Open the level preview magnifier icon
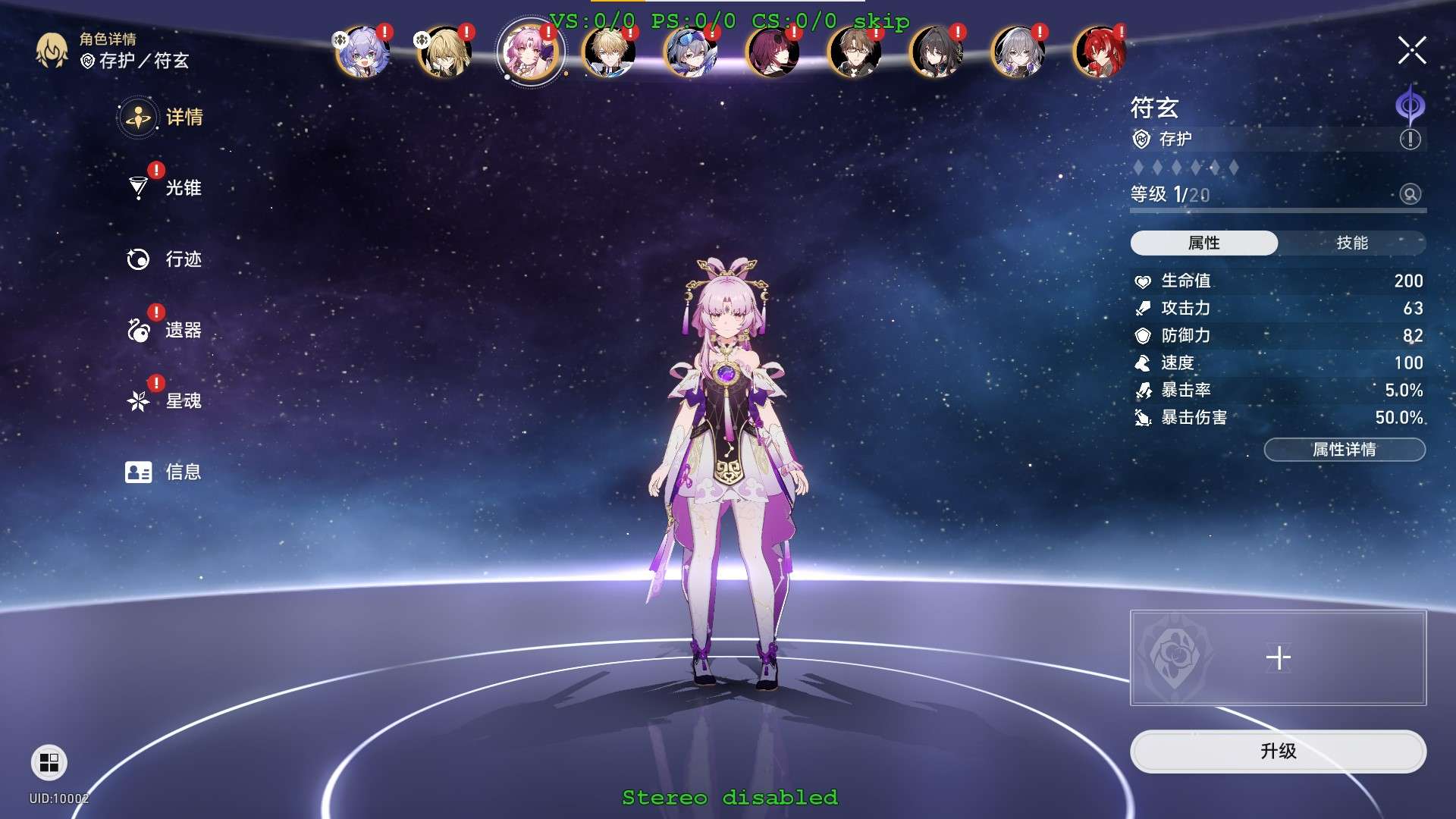1456x819 pixels. pos(1410,194)
